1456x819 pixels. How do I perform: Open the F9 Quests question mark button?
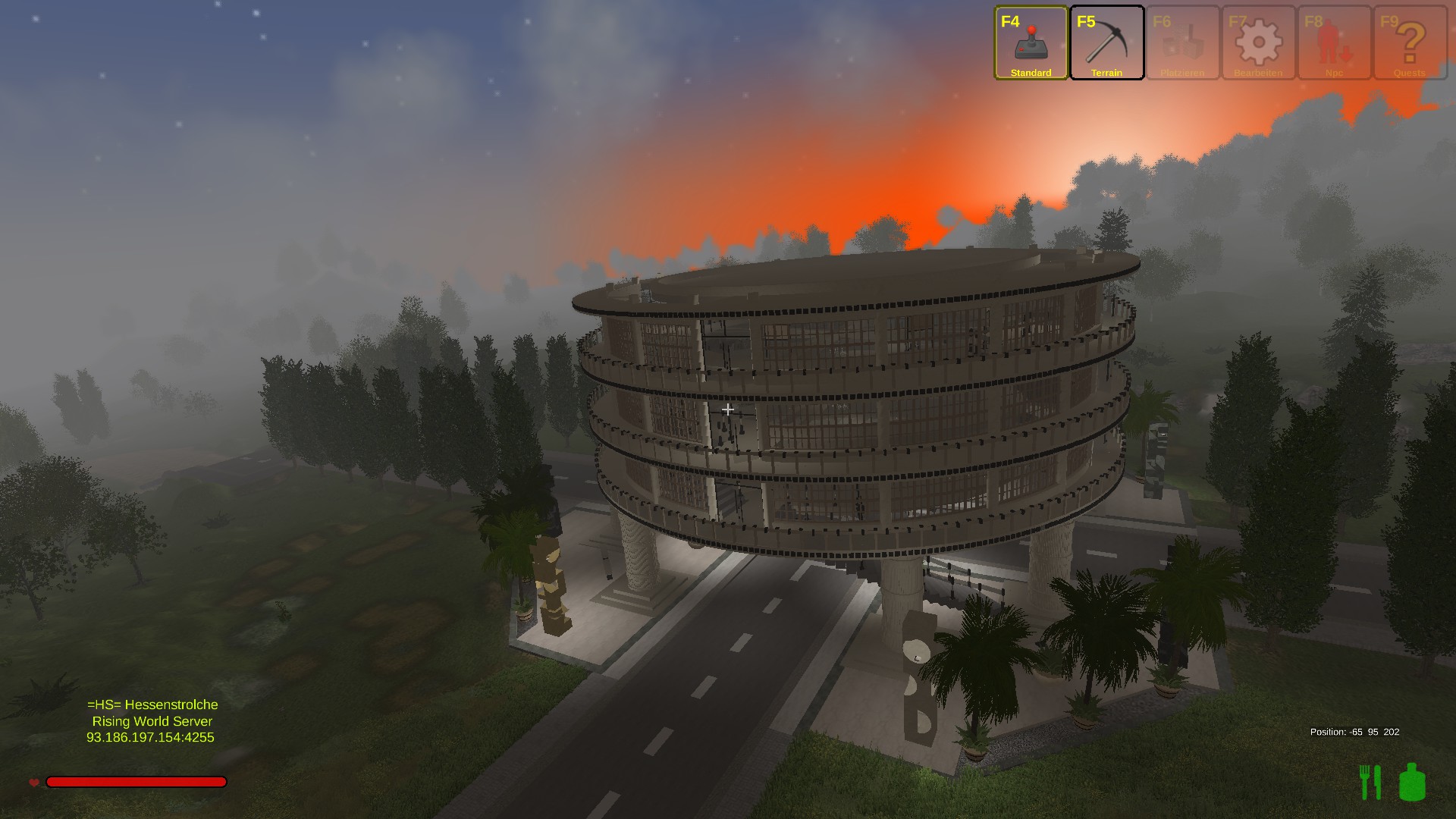tap(1410, 42)
